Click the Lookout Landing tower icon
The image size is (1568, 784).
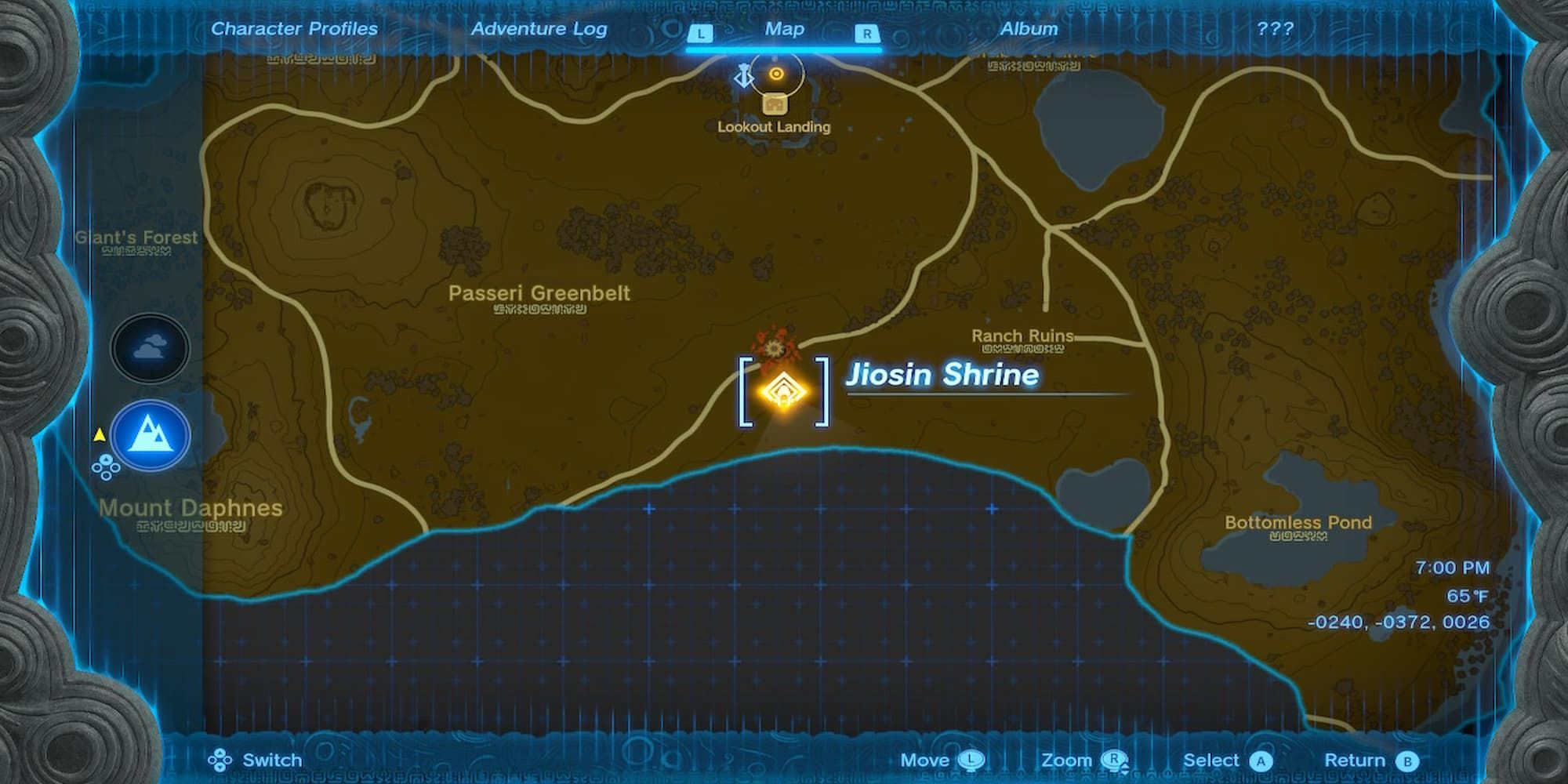[775, 103]
